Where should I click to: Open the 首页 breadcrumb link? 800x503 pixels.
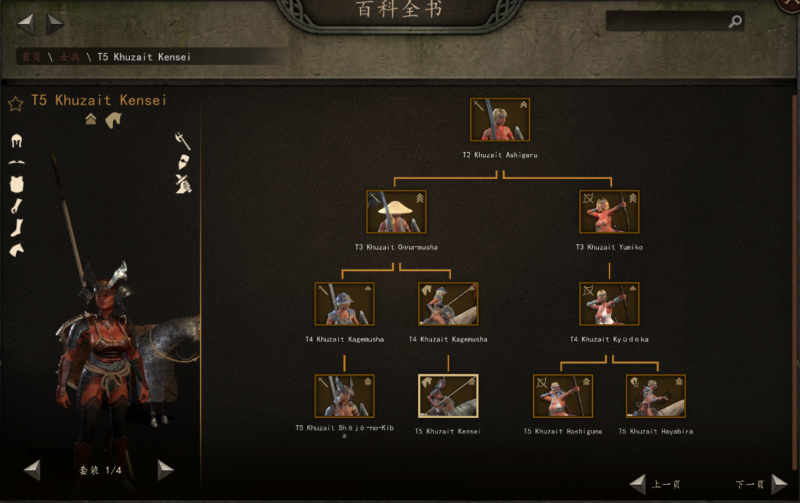click(29, 57)
